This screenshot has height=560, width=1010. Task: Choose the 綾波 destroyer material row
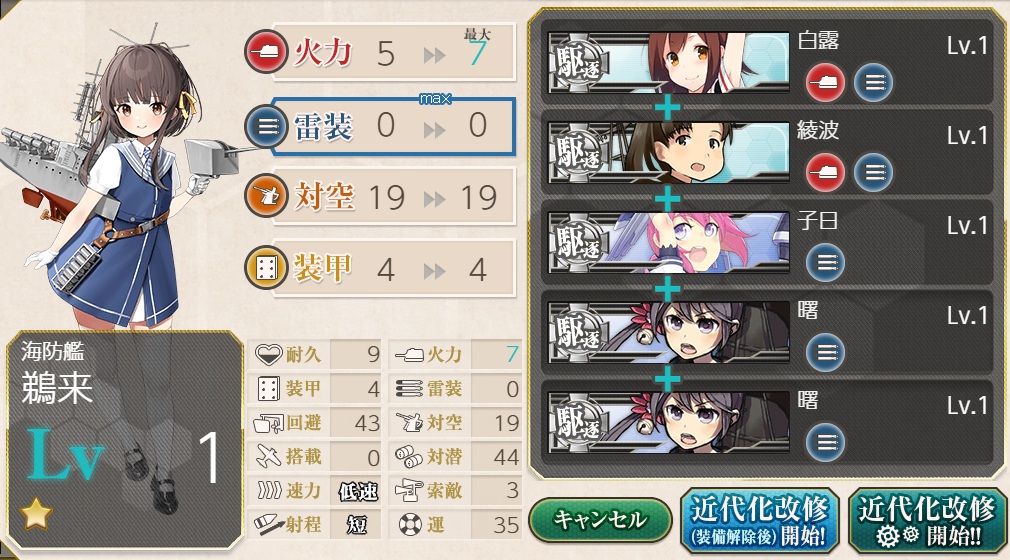tap(768, 152)
